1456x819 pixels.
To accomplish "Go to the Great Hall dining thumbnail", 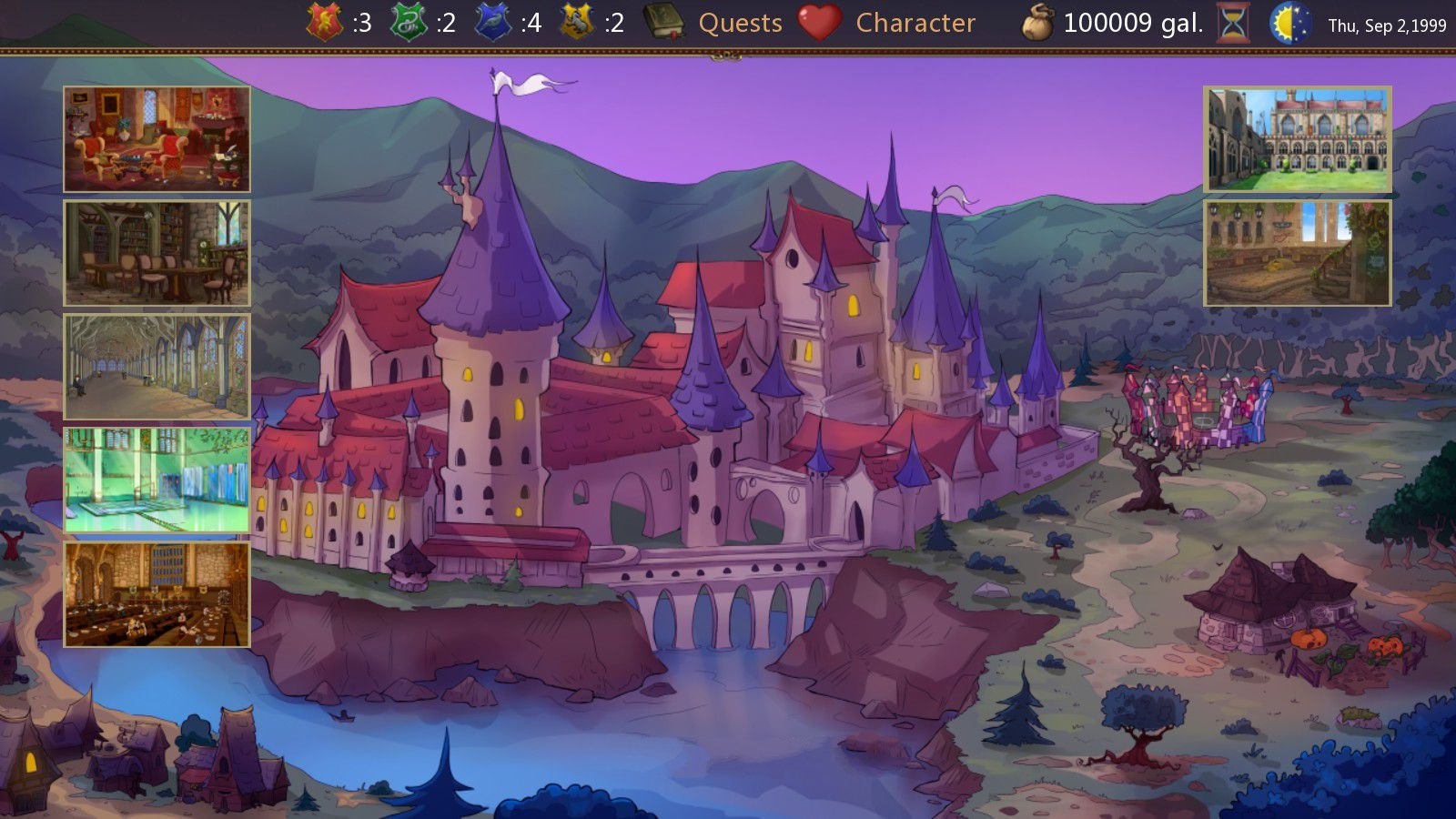I will pyautogui.click(x=157, y=594).
